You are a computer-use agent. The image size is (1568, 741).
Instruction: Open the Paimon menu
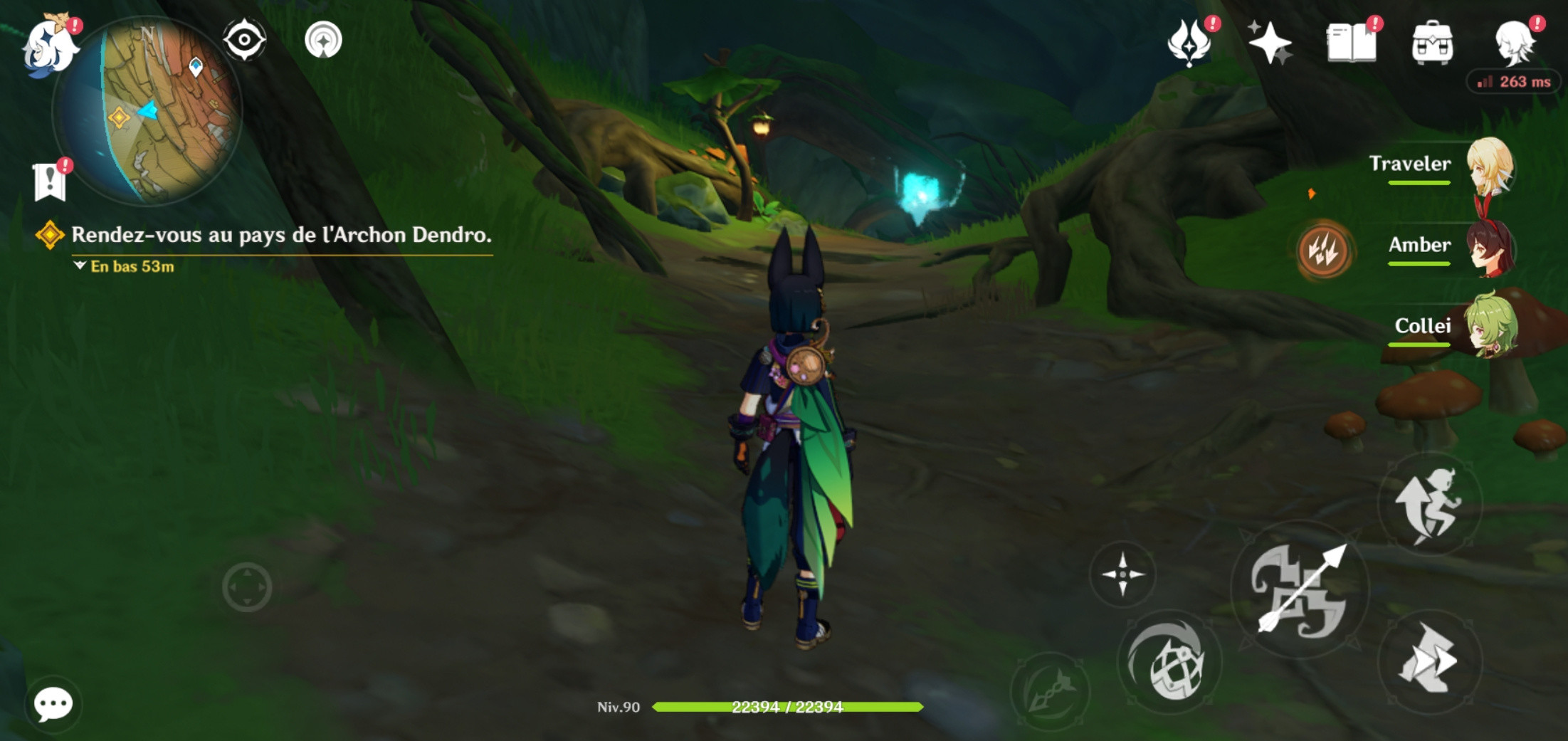[48, 46]
